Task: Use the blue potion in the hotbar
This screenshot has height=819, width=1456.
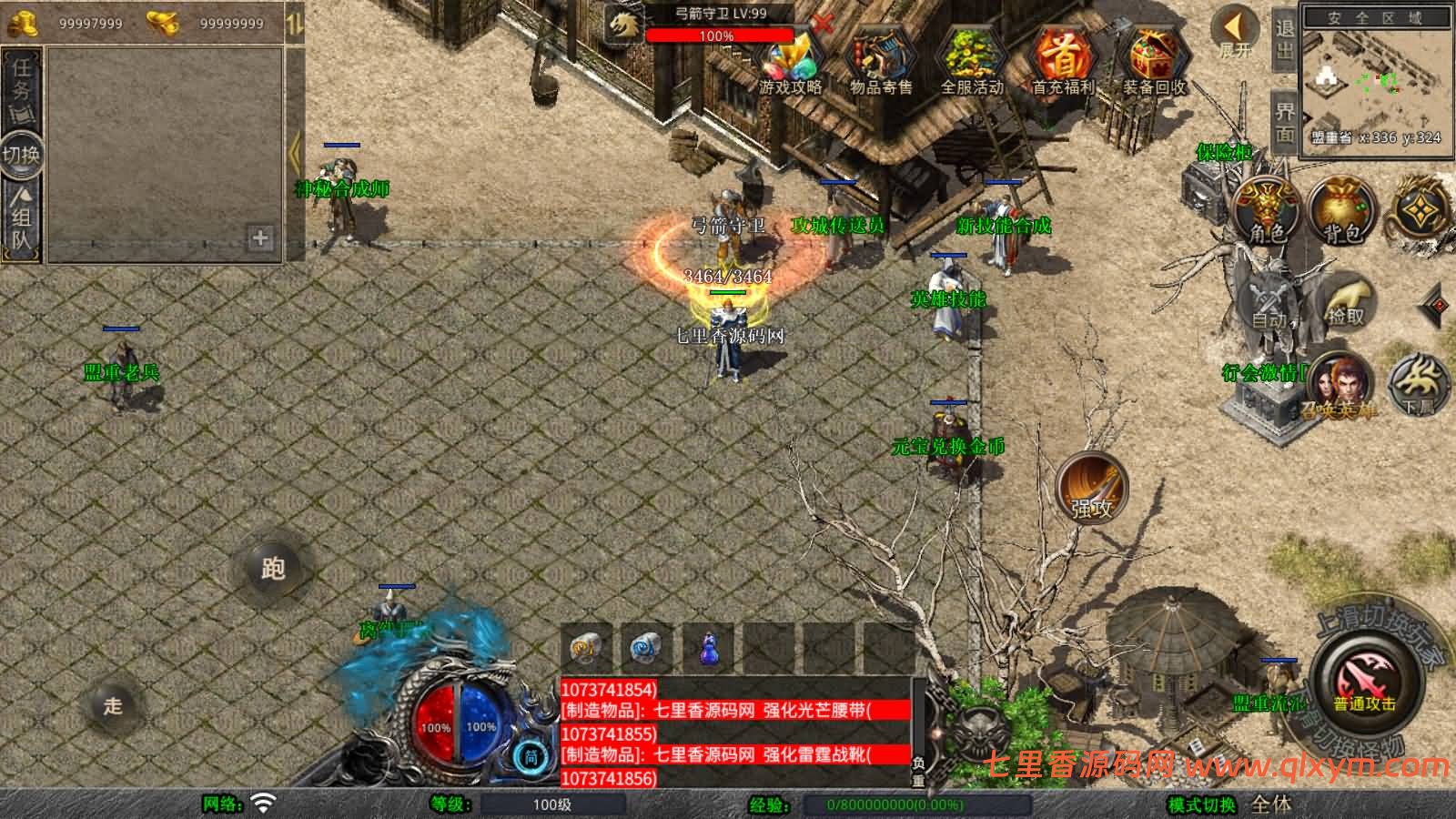Action: [710, 648]
